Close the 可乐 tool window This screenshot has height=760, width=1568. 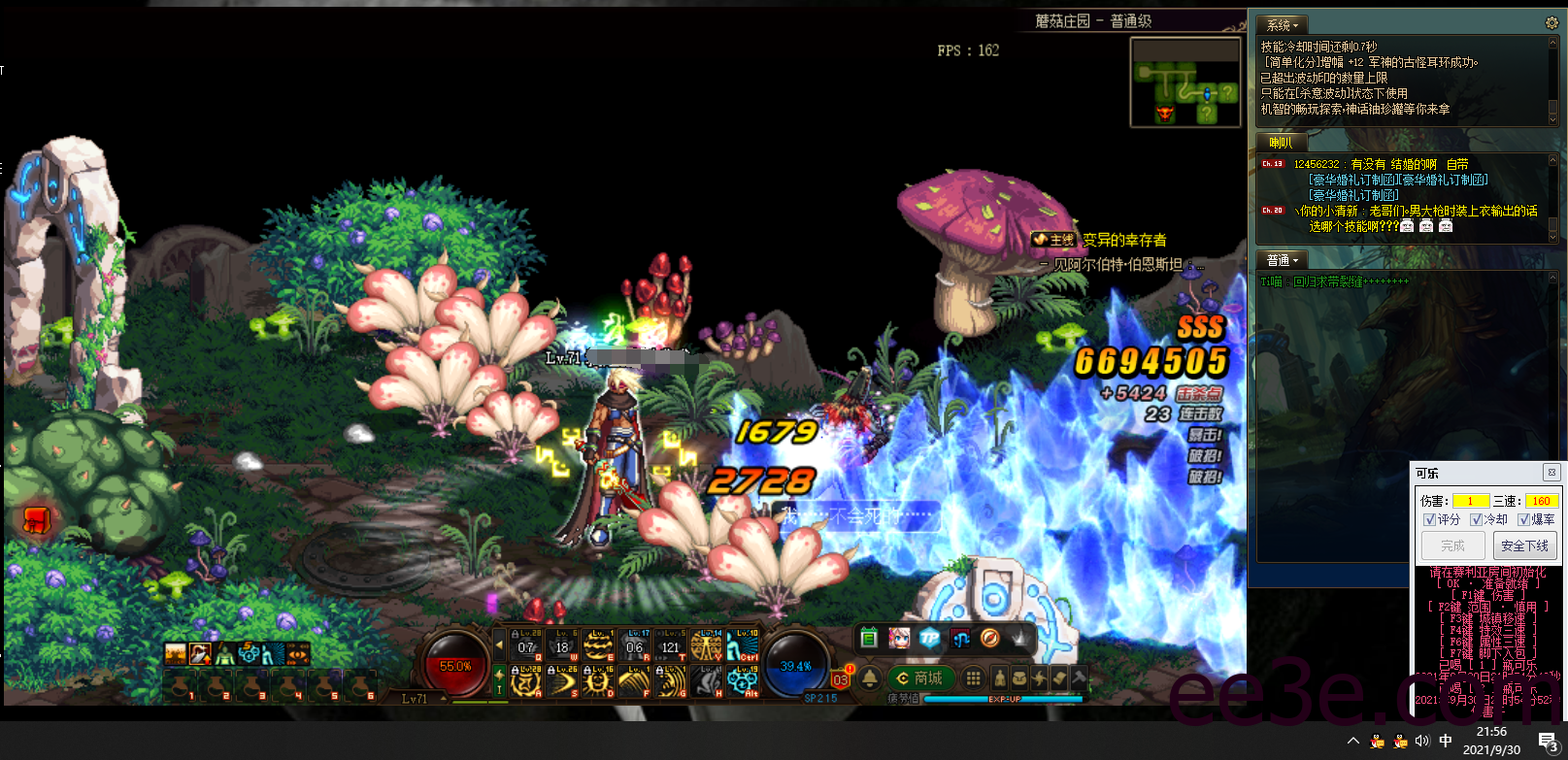click(1551, 473)
